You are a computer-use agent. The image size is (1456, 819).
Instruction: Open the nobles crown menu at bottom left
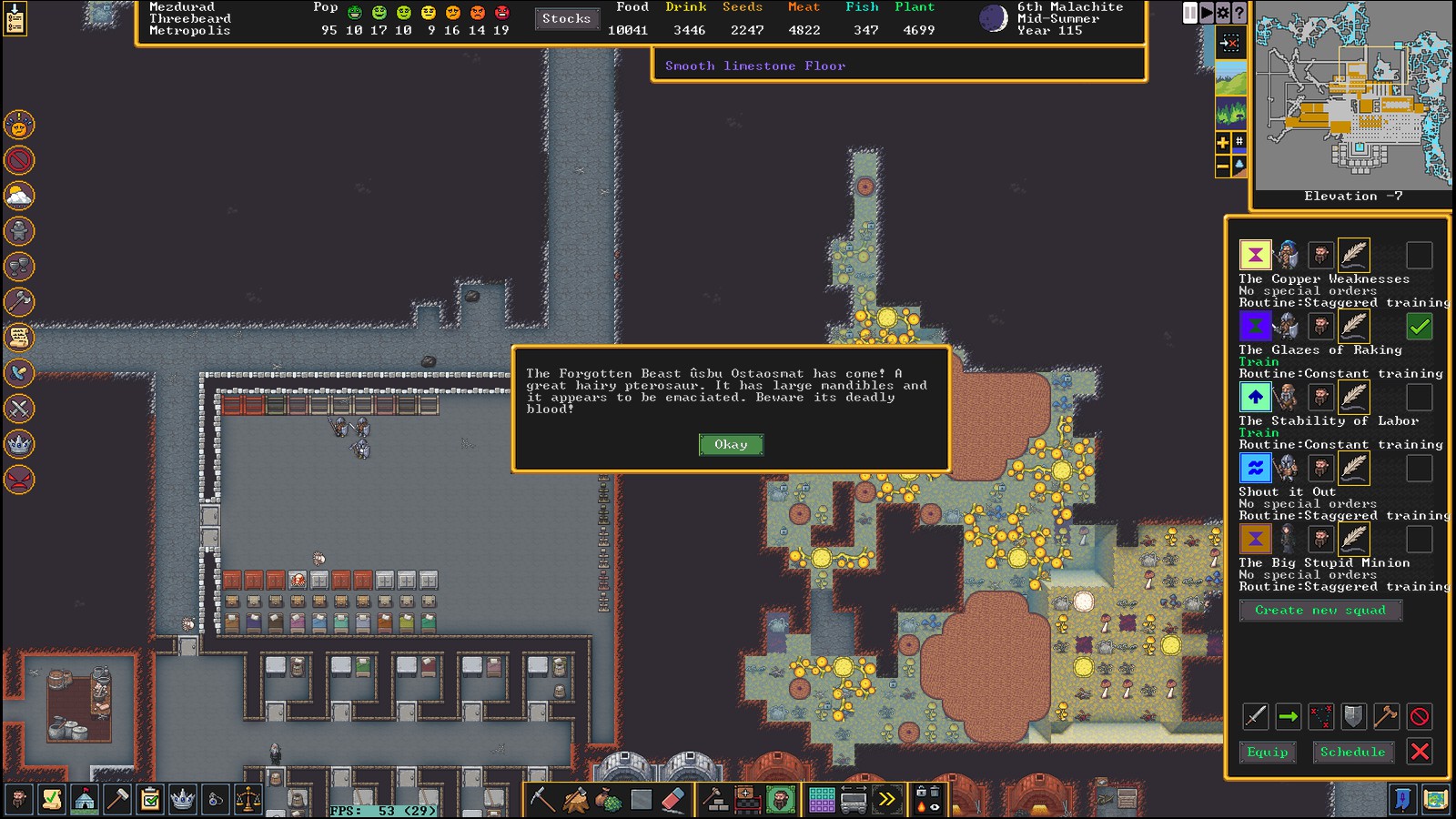click(x=183, y=800)
